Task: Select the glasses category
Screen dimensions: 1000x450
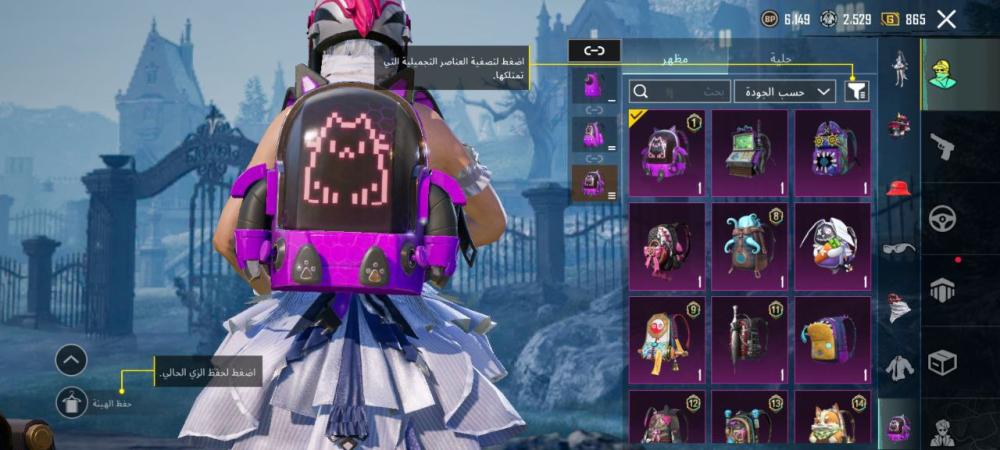Action: point(899,248)
